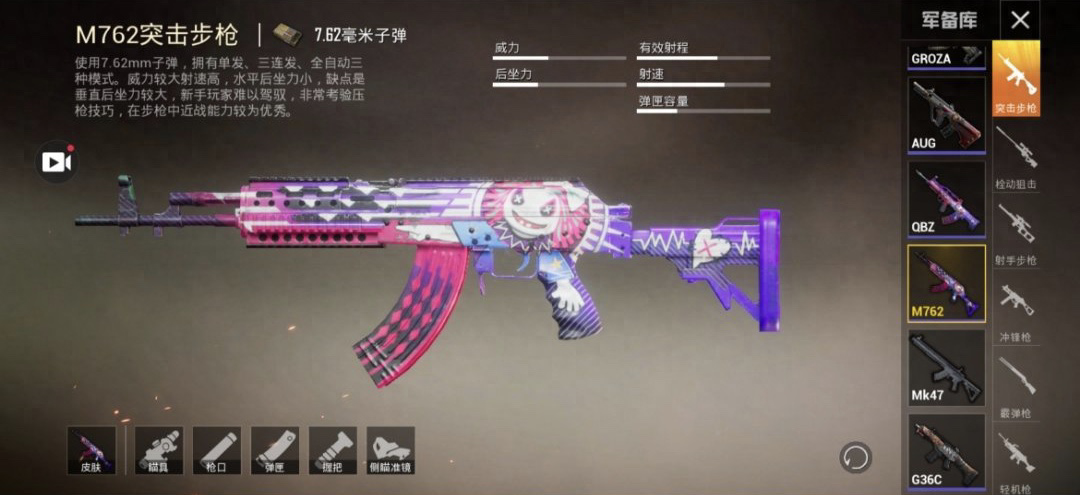Open the magazine (弹匣) attachment slot

click(274, 450)
